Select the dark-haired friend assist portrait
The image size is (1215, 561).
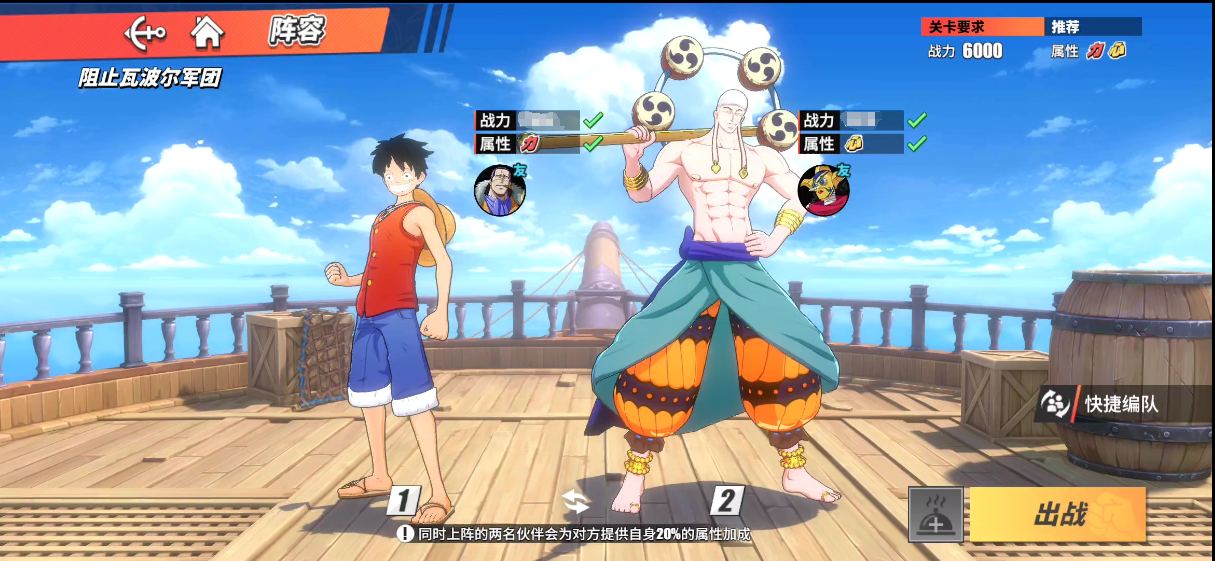[499, 190]
